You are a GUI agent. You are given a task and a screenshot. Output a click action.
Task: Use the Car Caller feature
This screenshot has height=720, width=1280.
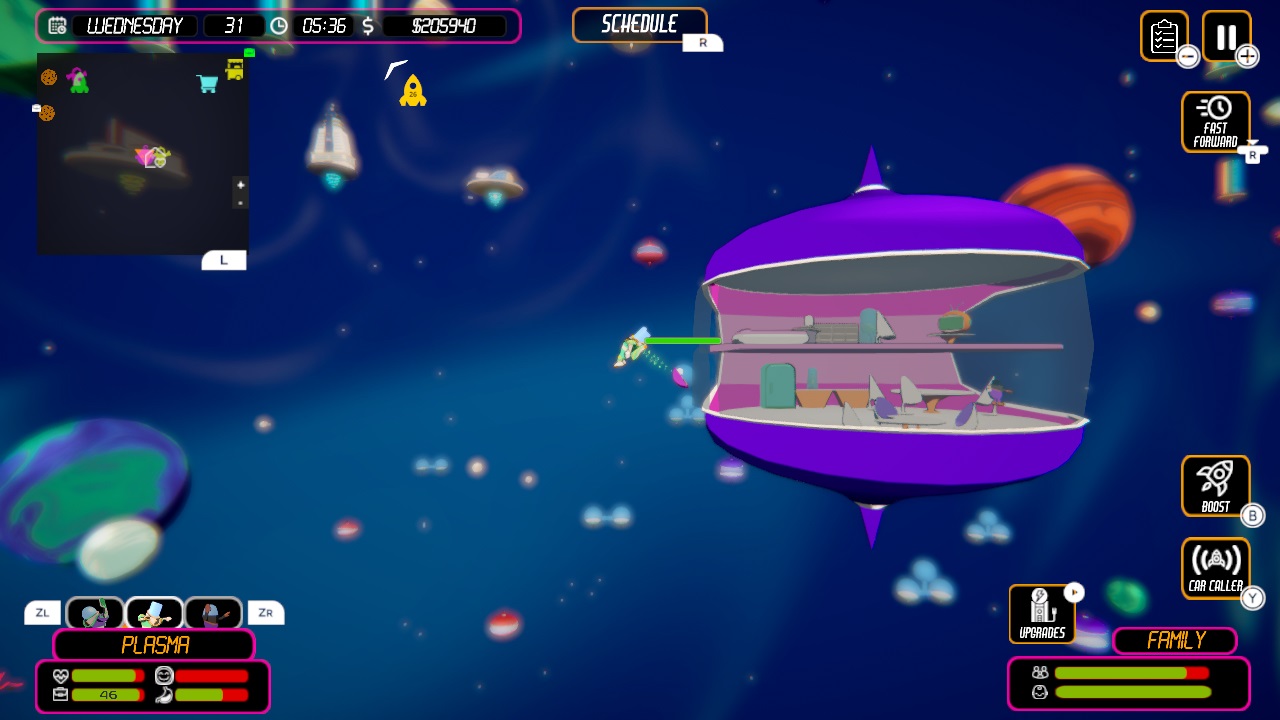tap(1215, 567)
